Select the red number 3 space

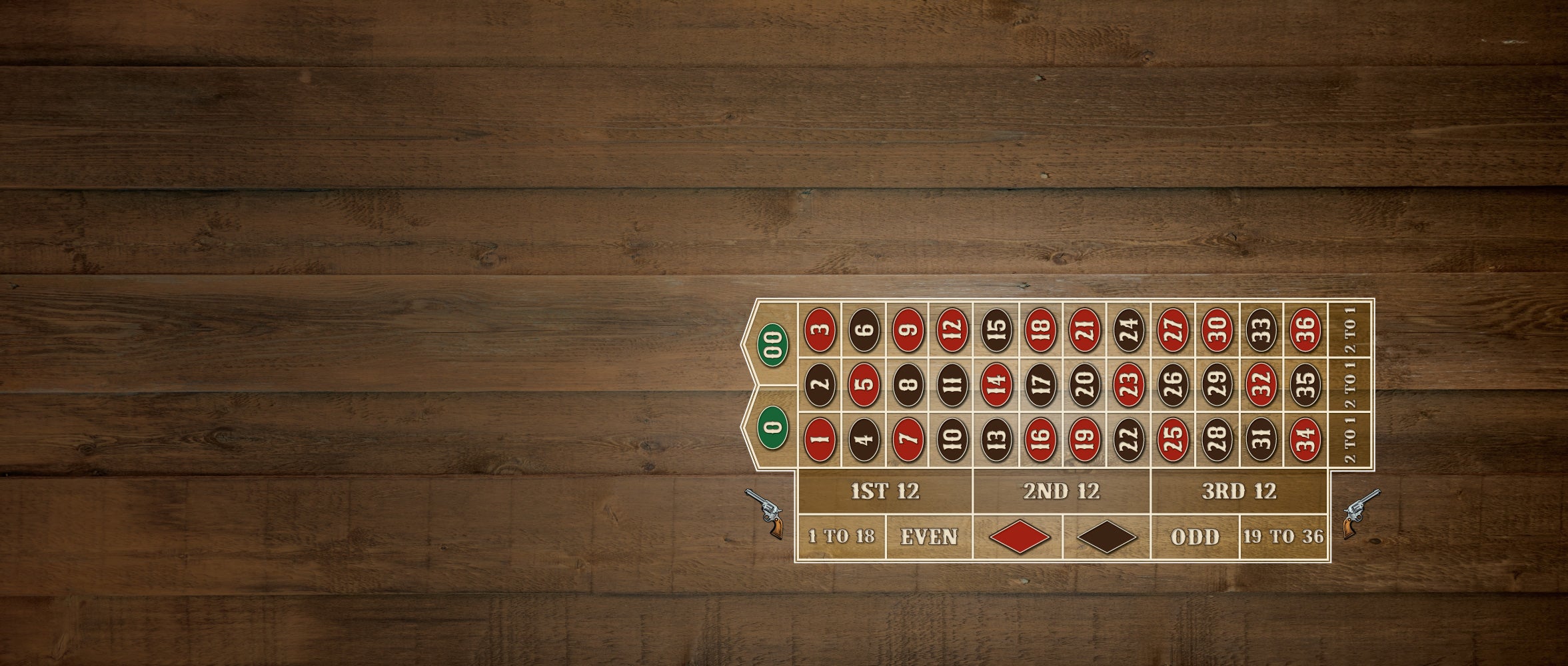click(x=820, y=329)
